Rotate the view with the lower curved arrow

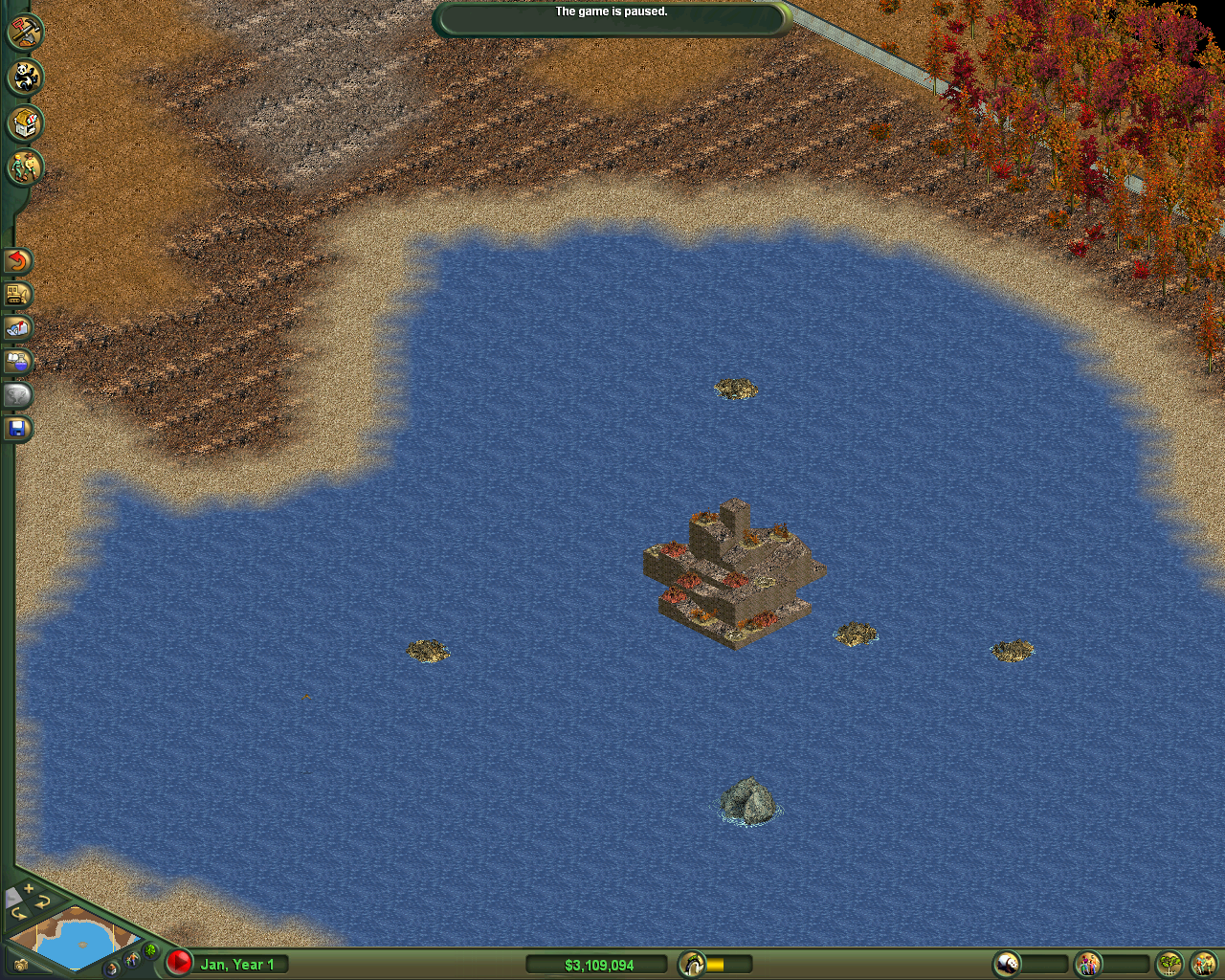[19, 914]
